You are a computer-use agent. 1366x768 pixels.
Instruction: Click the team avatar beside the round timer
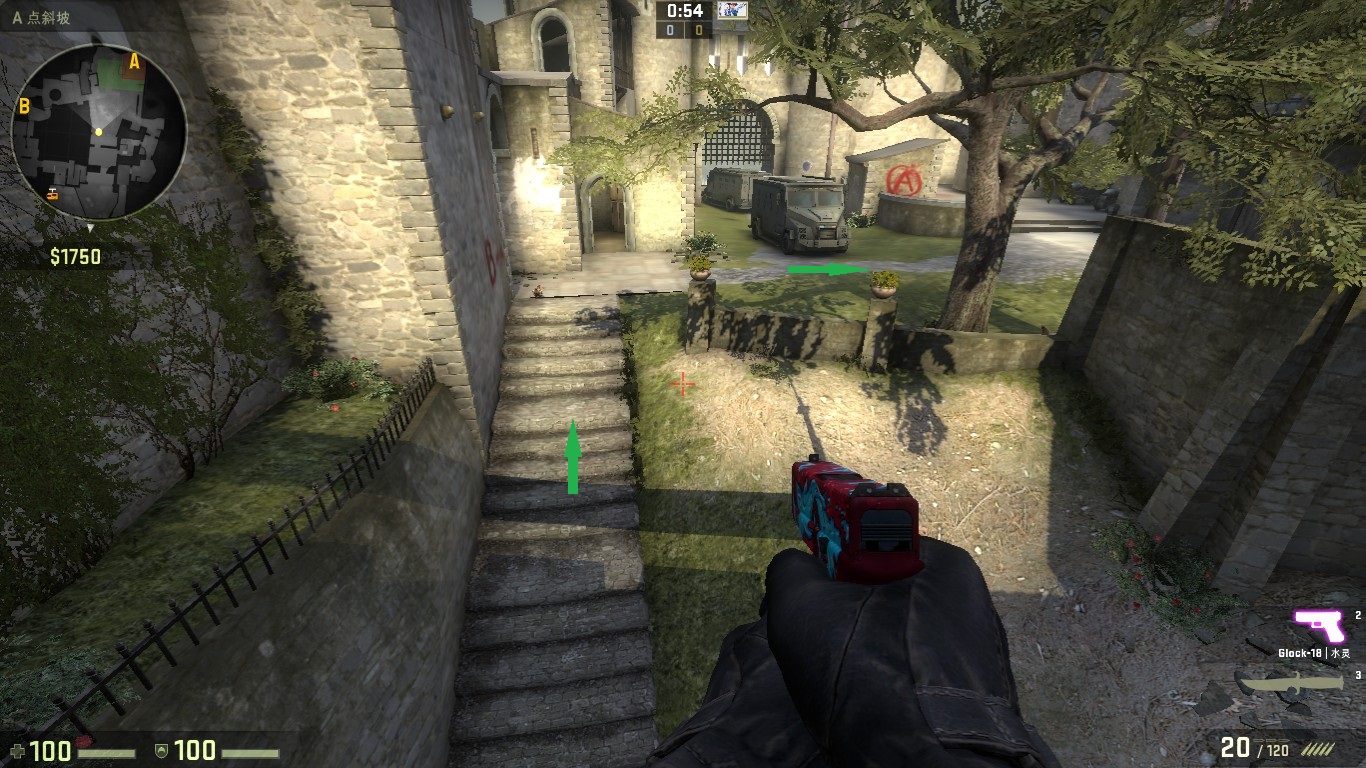(733, 11)
